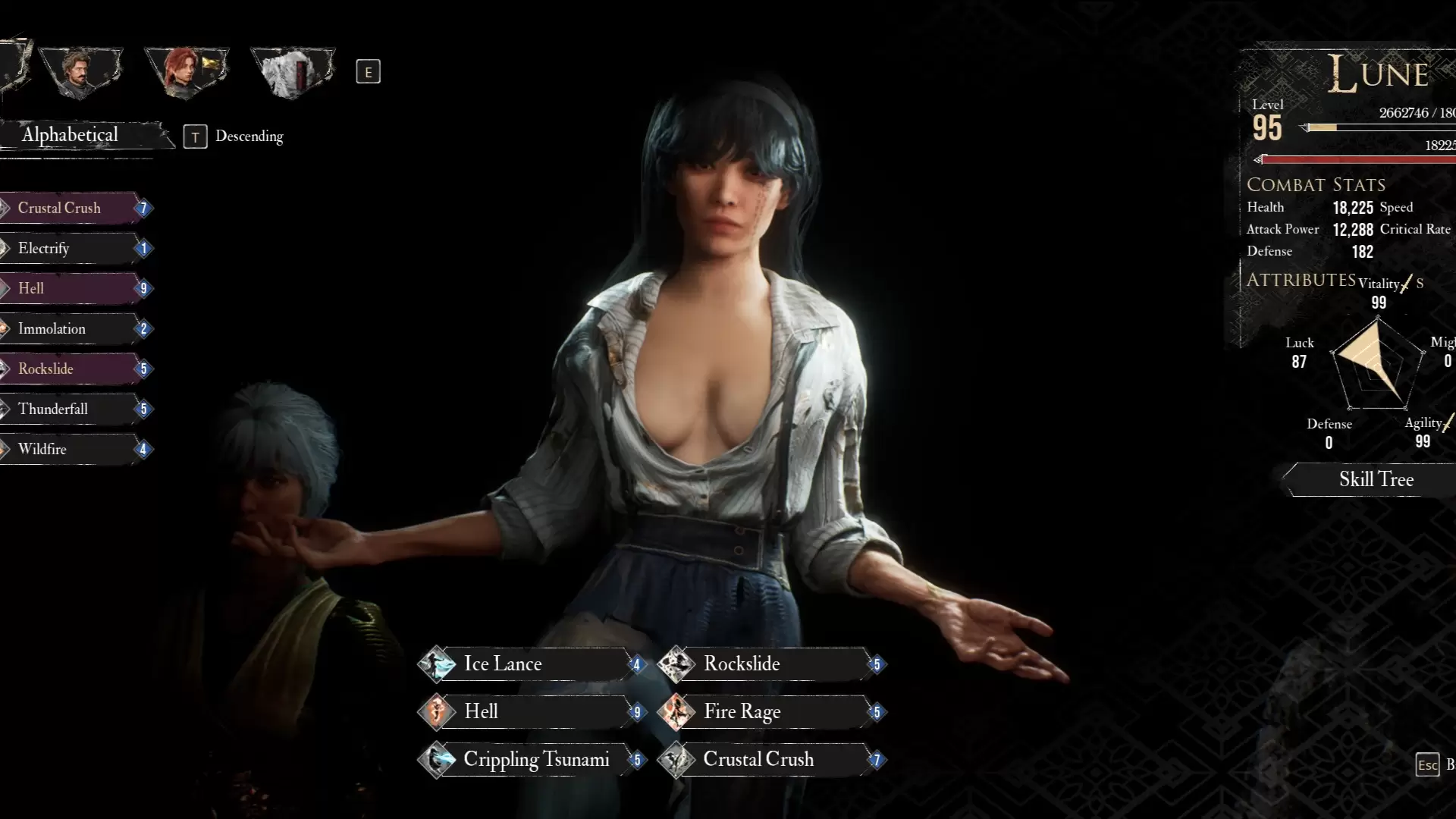
Task: Choose the Thunderfall skill
Action: click(x=72, y=409)
